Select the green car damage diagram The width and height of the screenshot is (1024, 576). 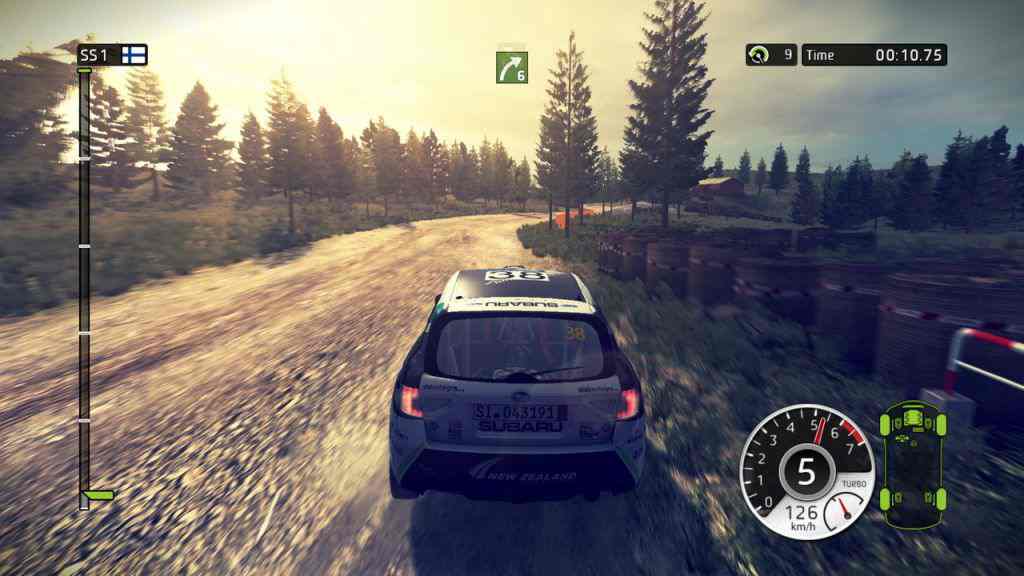point(911,463)
